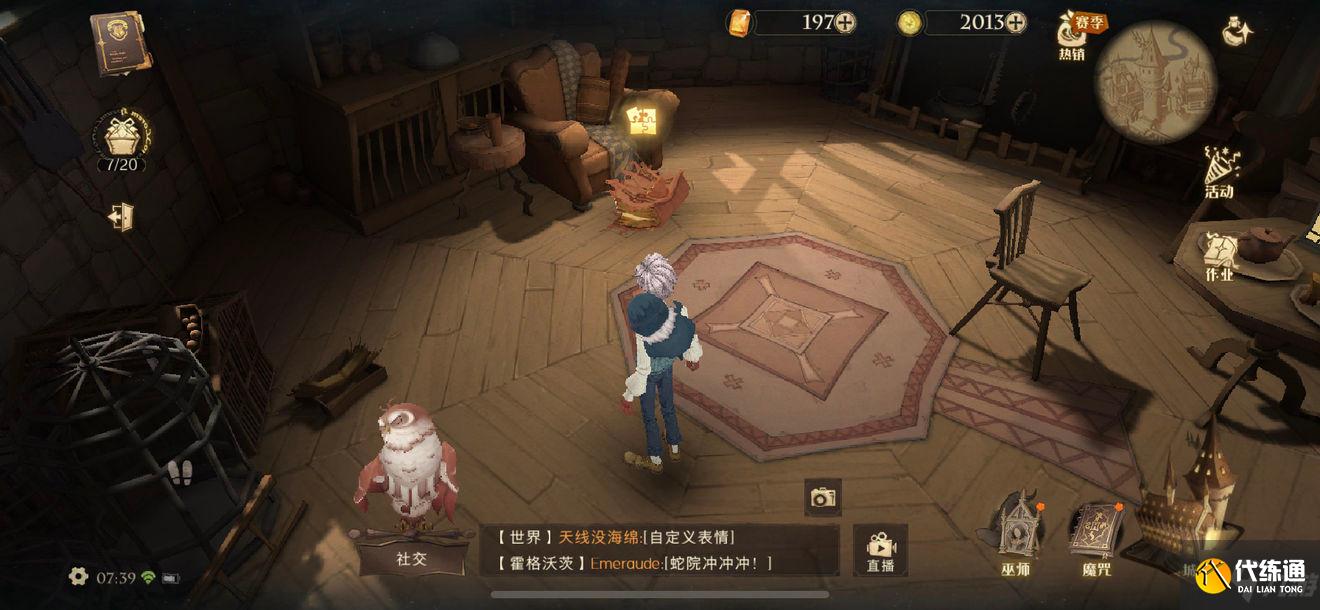Screen dimensions: 1320x610
Task: Add more of the orange card currency
Action: [845, 22]
